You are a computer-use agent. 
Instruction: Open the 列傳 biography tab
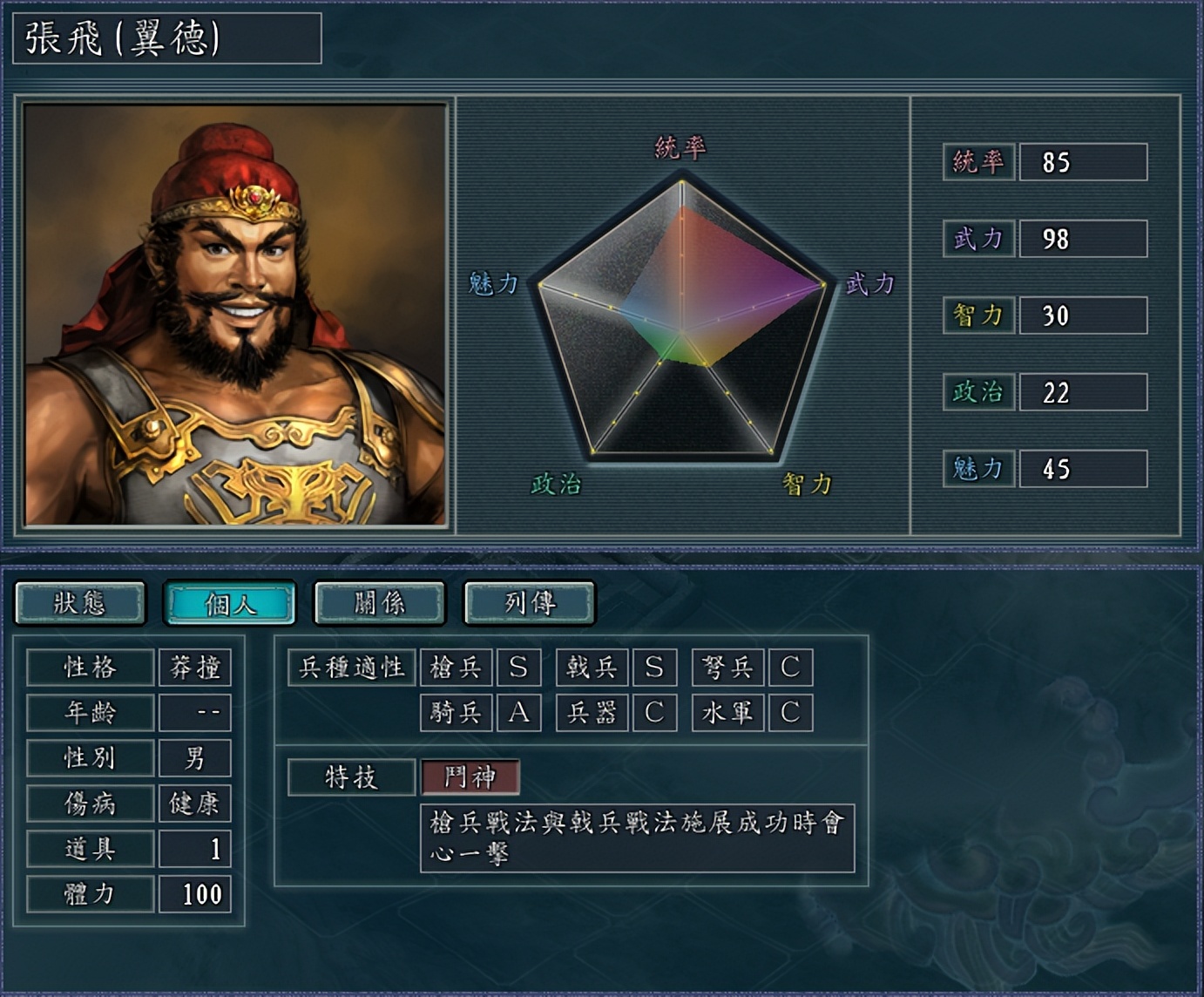(x=529, y=601)
